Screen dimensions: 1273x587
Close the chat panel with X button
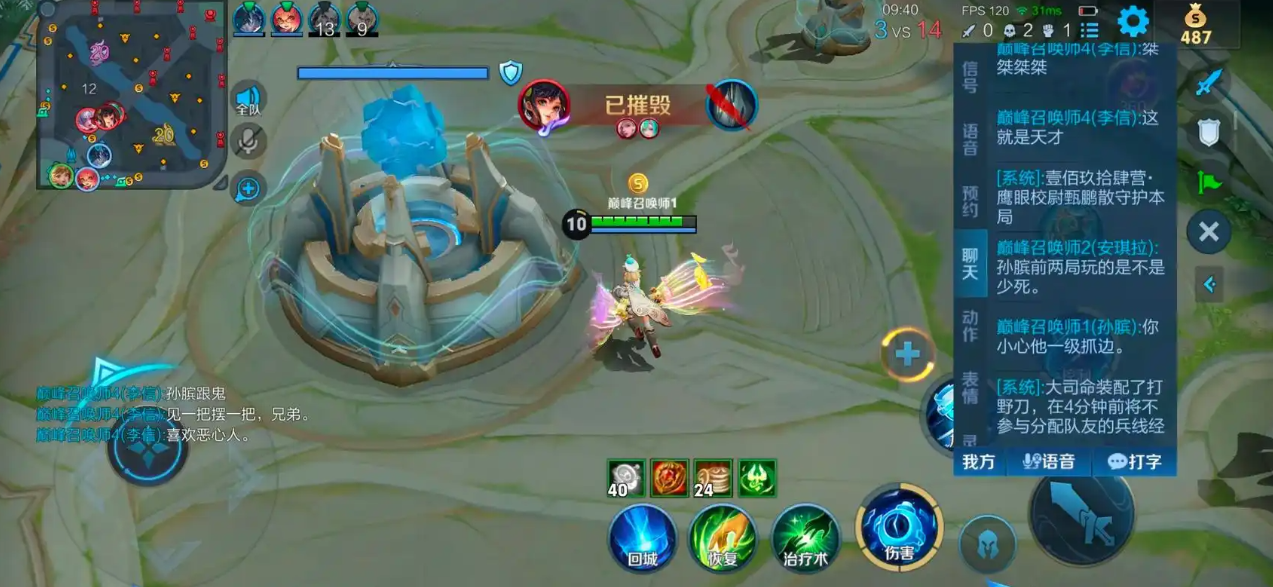pos(1208,232)
